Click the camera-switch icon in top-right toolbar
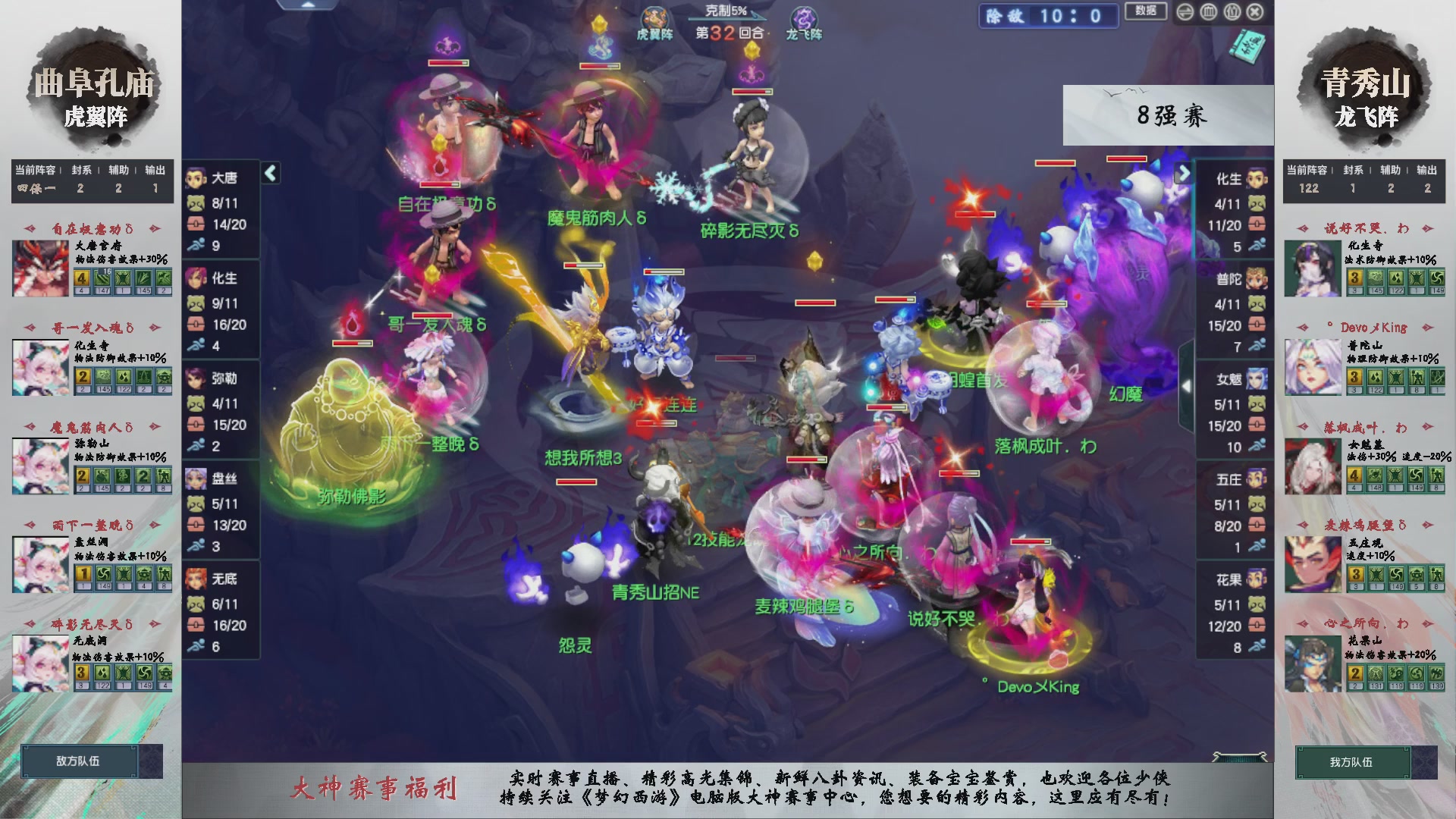The image size is (1456, 819). tap(1185, 13)
